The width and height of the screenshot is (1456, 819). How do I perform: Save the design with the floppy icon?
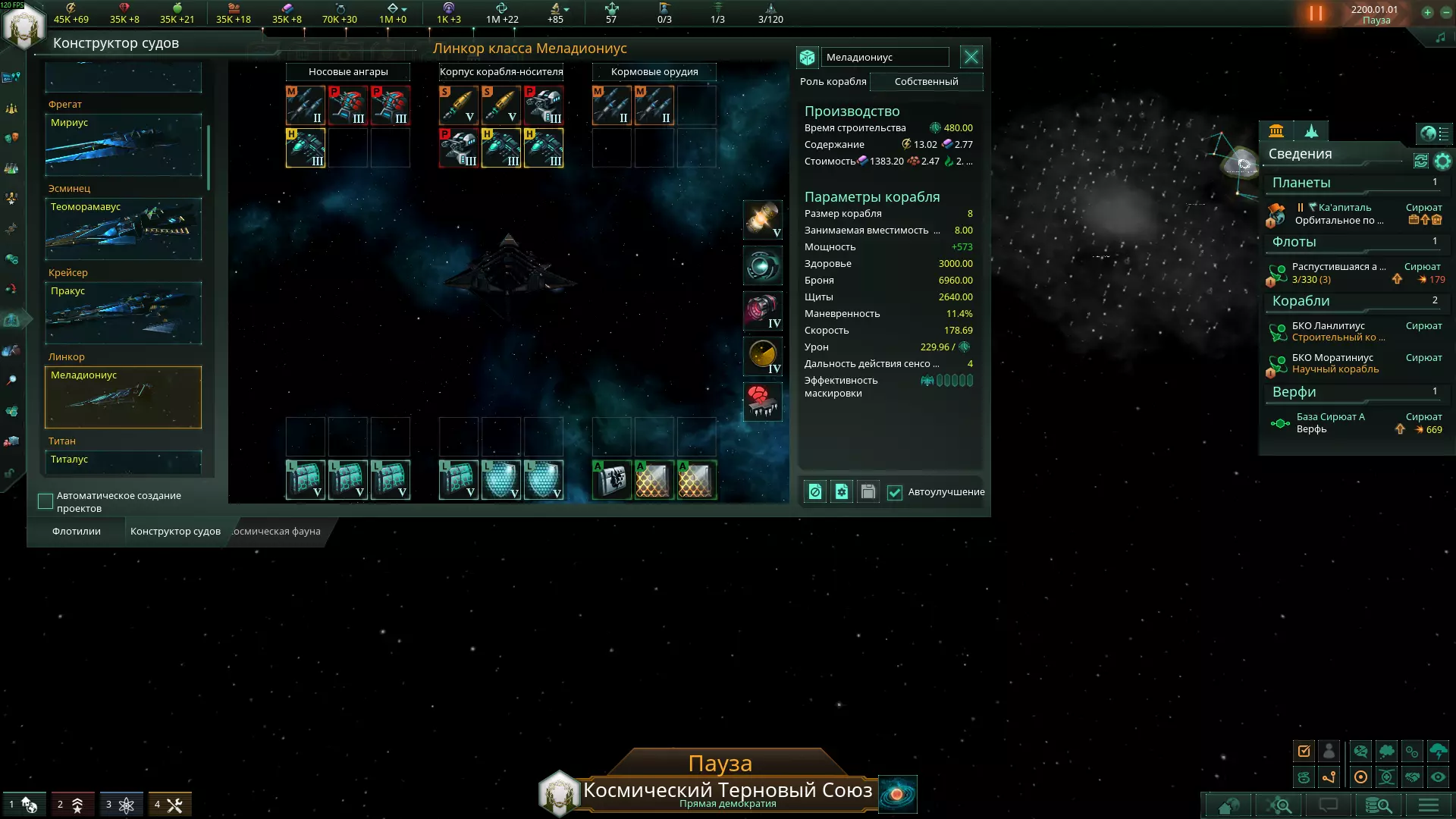tap(868, 492)
